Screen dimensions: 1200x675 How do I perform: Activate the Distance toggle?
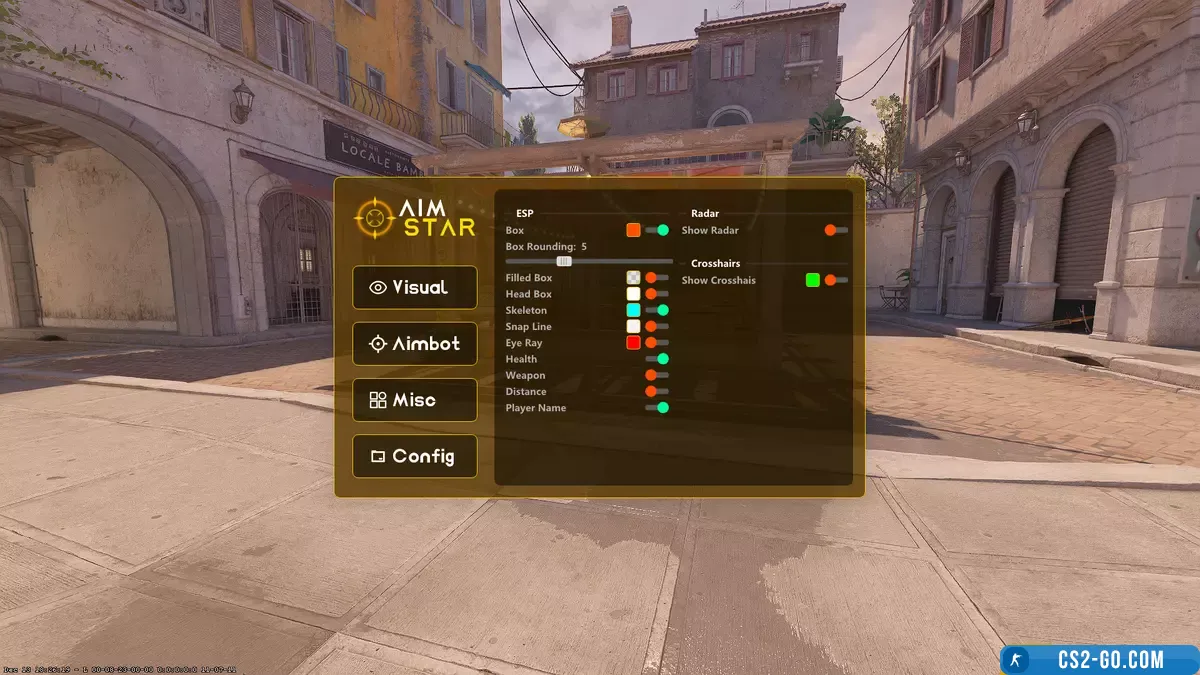tap(657, 391)
